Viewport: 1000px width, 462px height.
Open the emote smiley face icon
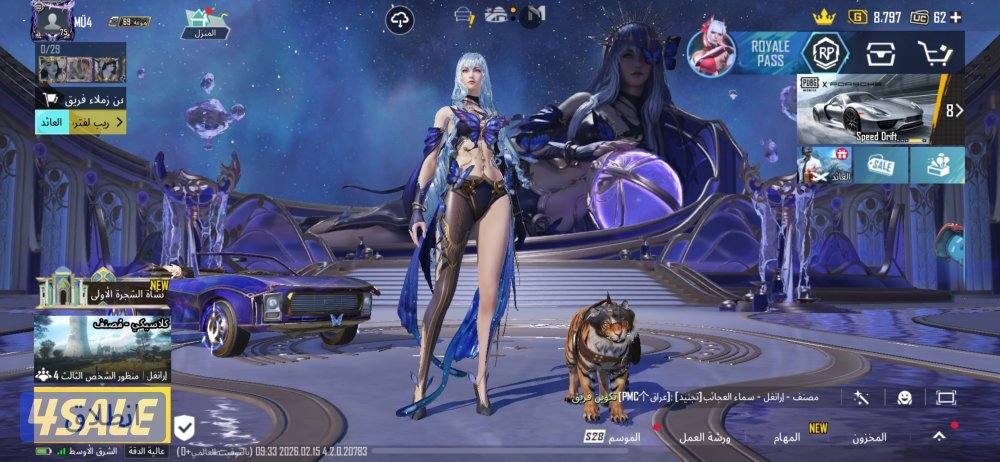click(904, 397)
